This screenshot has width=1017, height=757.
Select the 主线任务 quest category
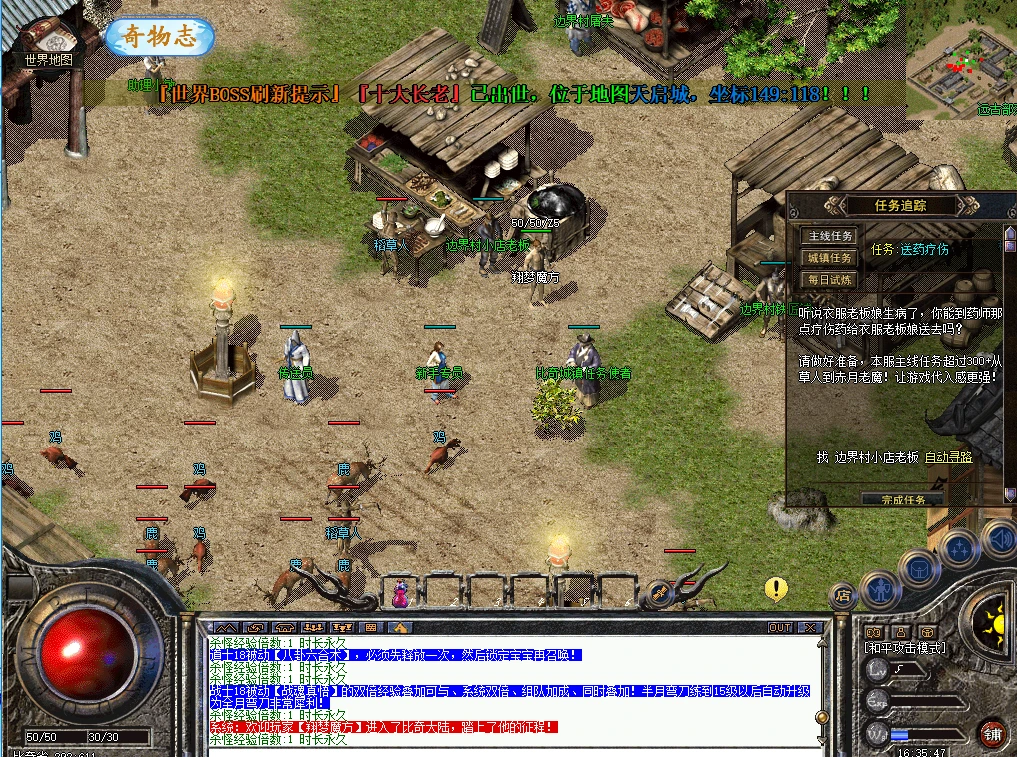pos(830,236)
